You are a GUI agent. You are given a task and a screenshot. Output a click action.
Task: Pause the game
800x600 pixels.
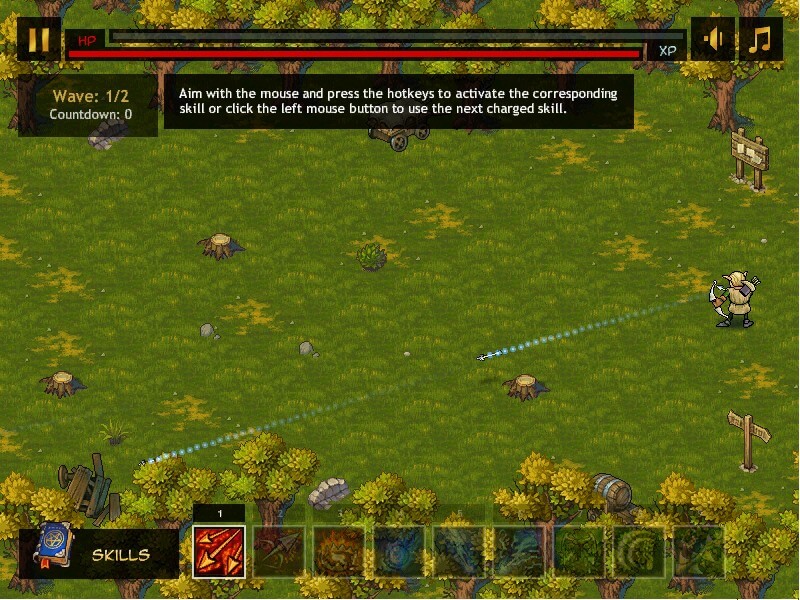pyautogui.click(x=39, y=39)
